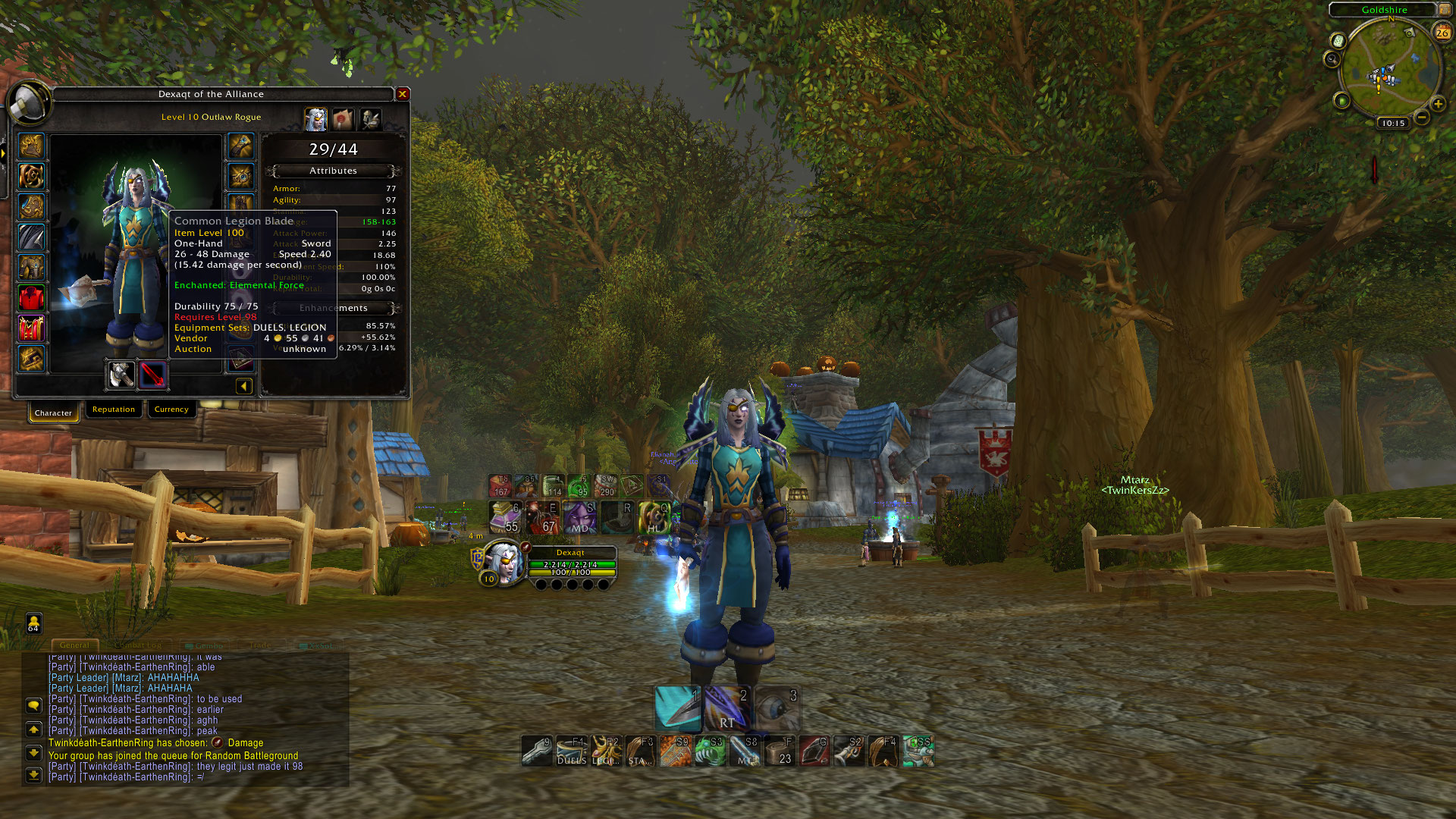The height and width of the screenshot is (819, 1456).
Task: Click the red sword off-hand weapon slot
Action: tap(152, 375)
